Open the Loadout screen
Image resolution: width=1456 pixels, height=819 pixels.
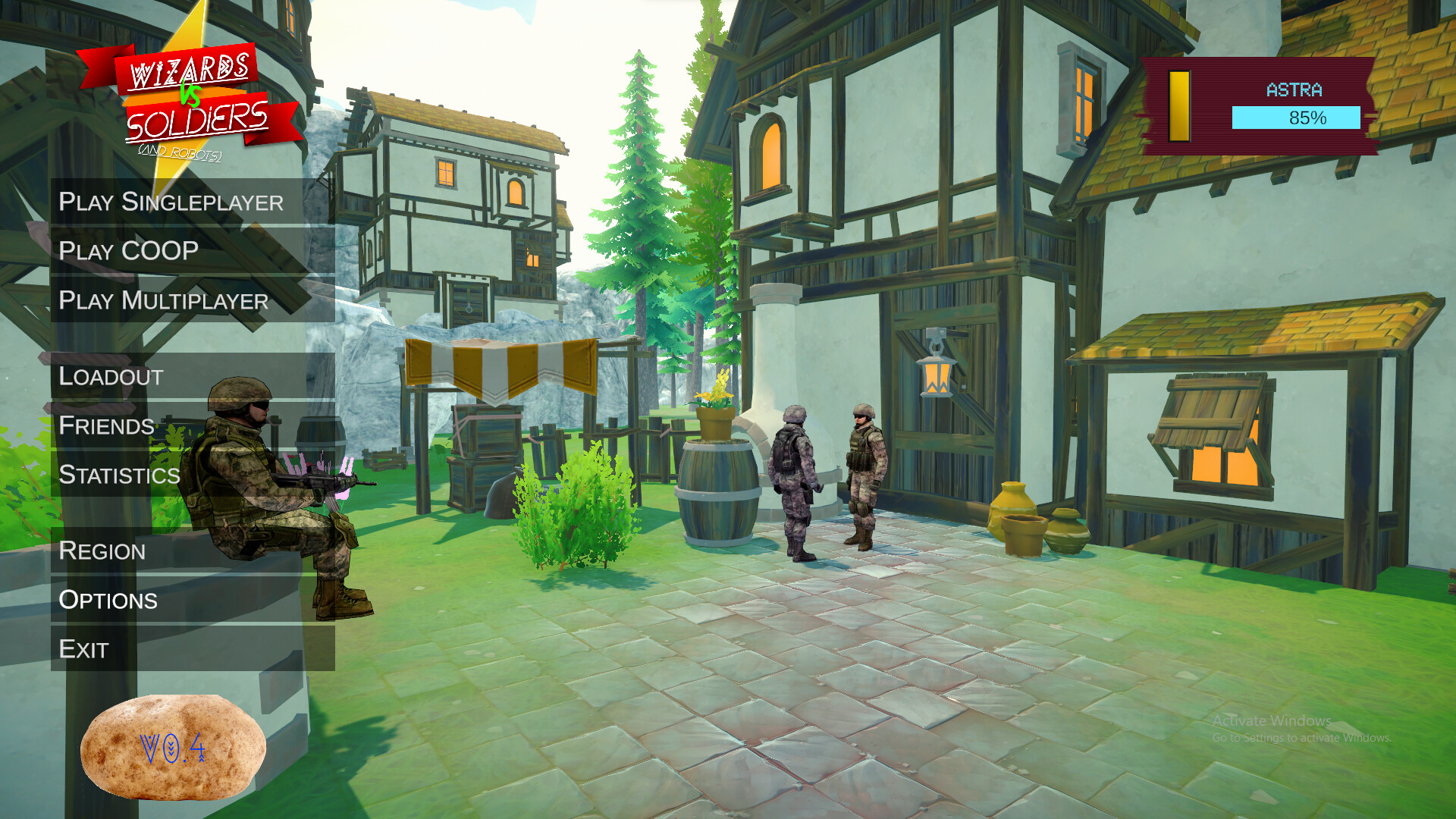click(111, 376)
